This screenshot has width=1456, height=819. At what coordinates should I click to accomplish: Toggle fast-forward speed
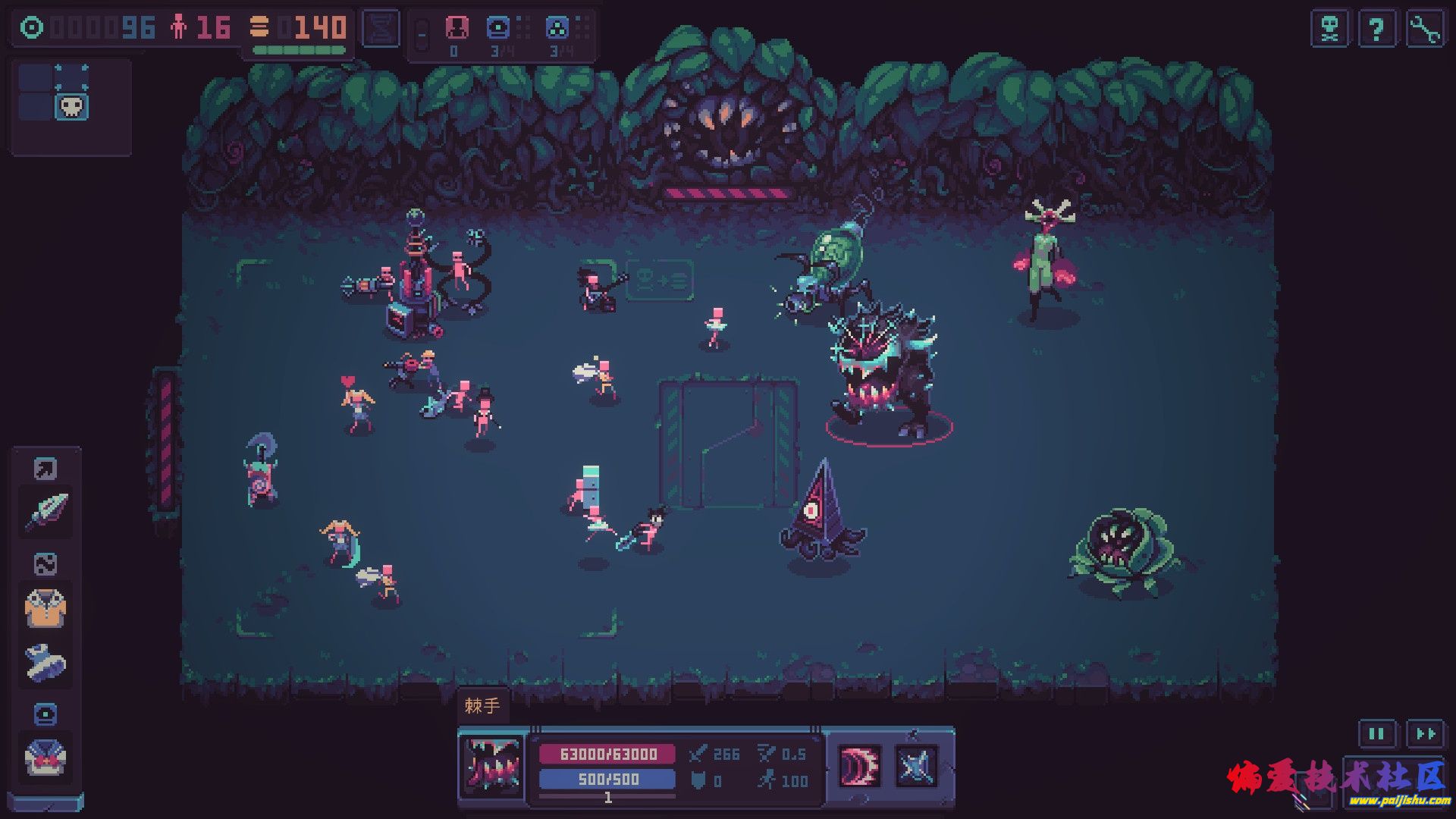click(1425, 733)
